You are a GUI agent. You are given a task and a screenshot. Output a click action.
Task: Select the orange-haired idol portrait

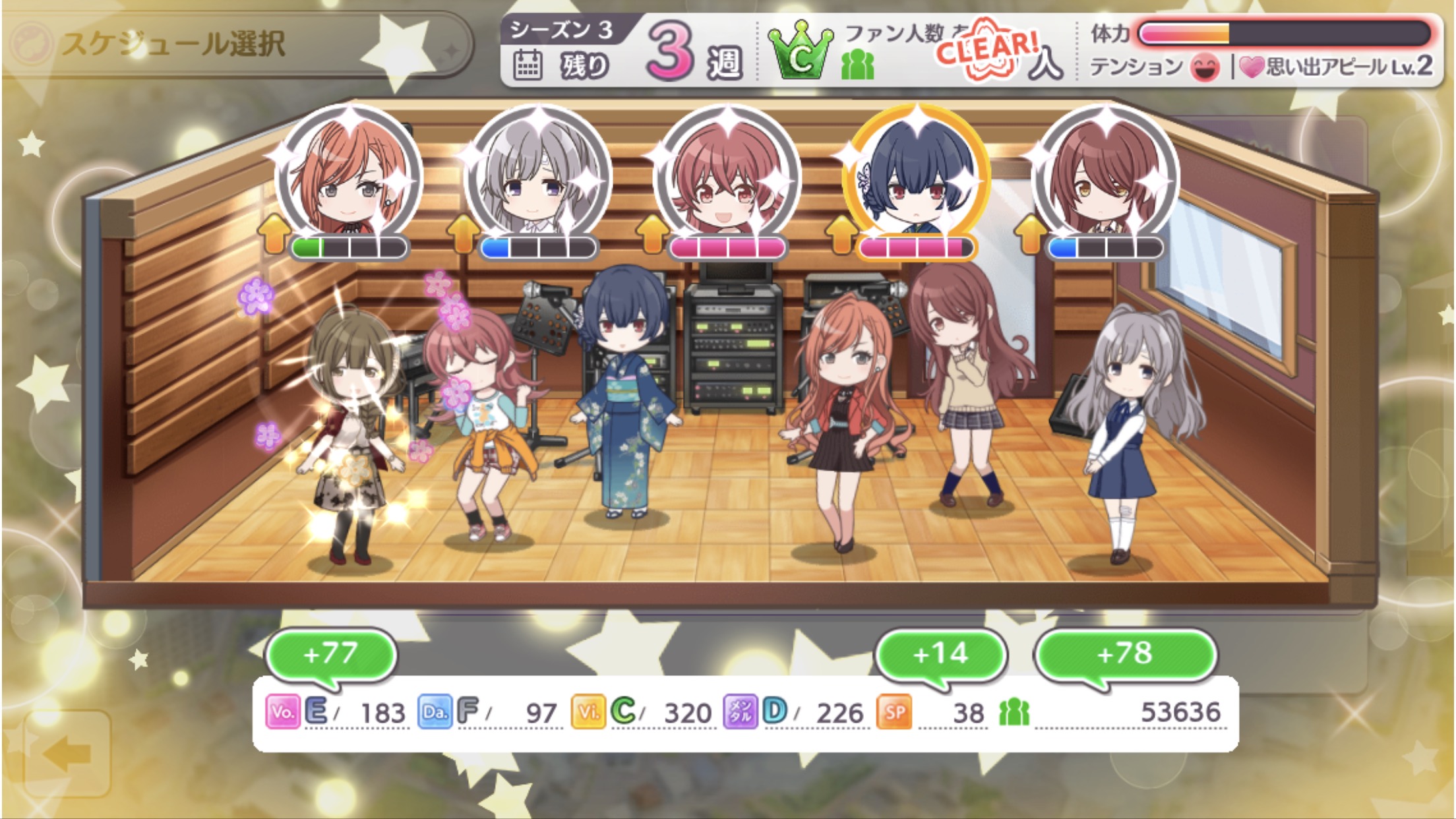coord(349,176)
